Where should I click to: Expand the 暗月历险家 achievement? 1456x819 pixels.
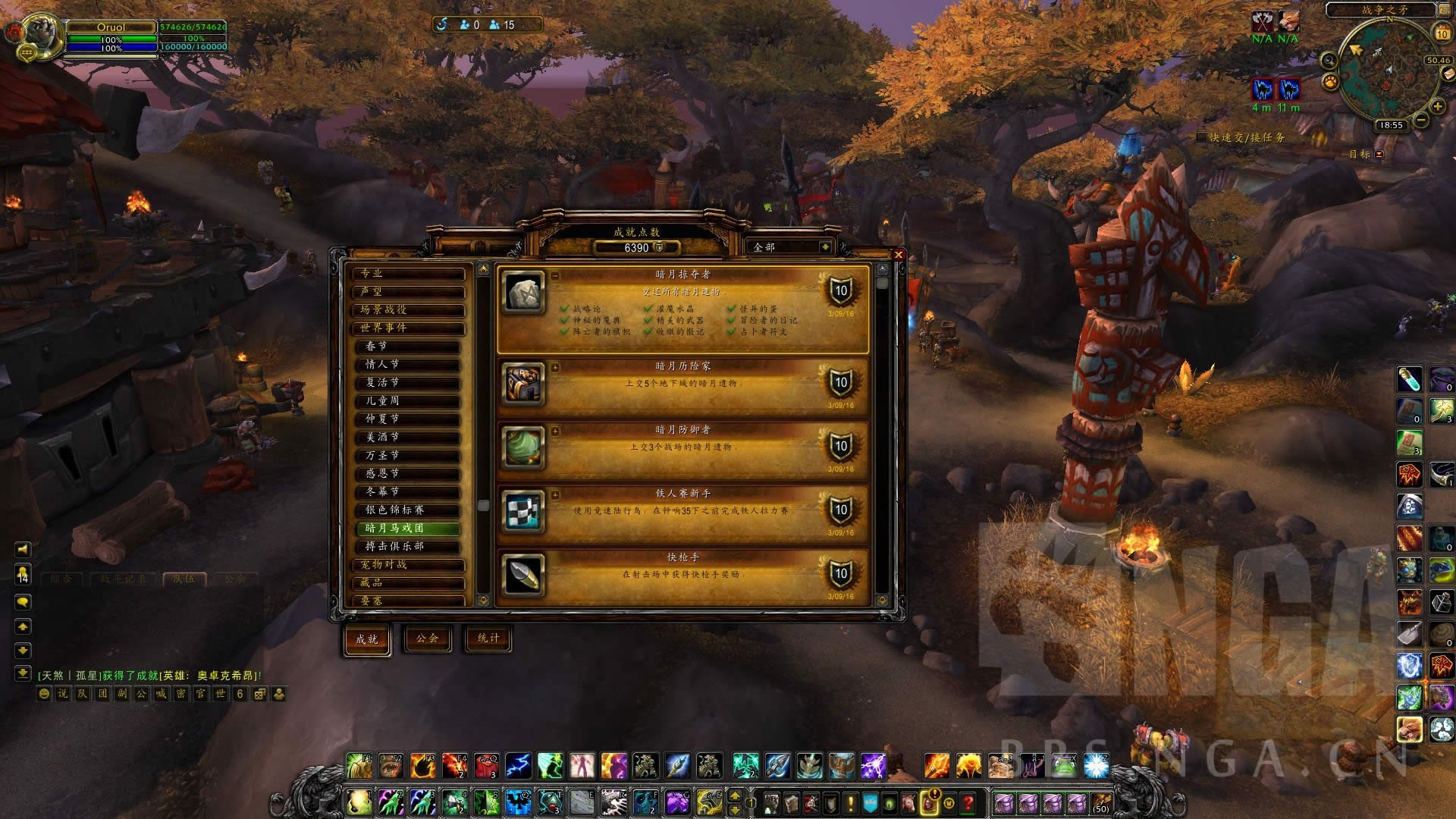[555, 367]
